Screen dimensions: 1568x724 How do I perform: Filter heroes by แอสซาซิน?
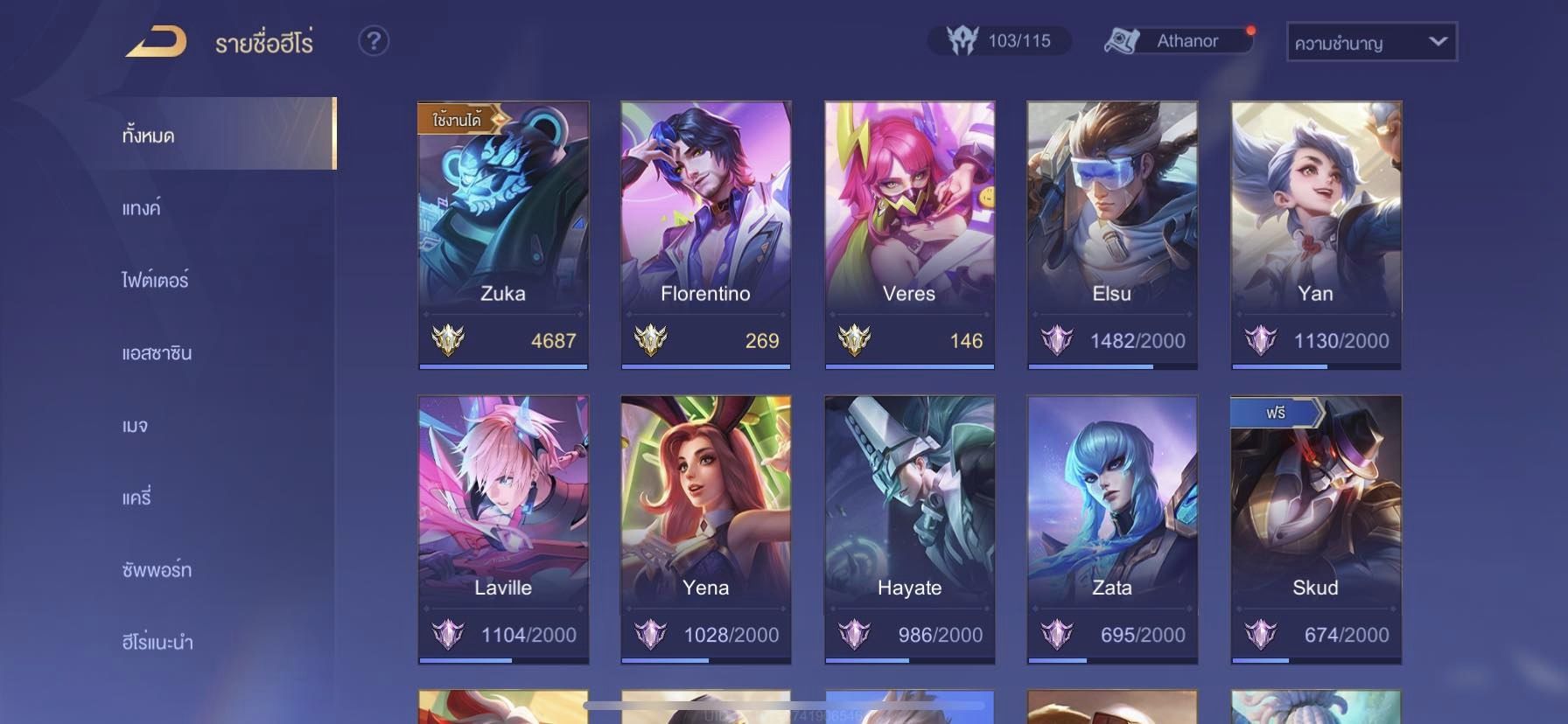[157, 353]
